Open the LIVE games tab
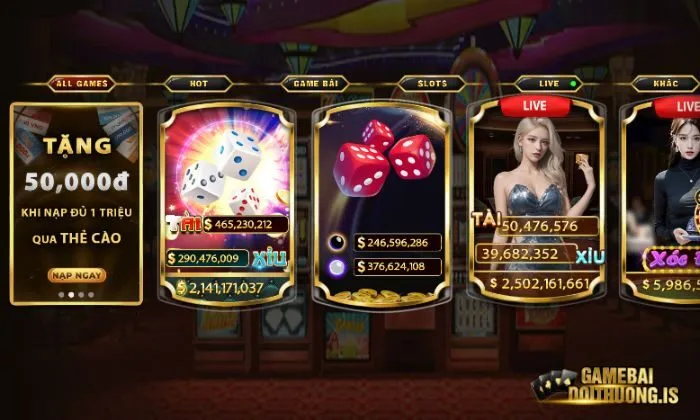The image size is (700, 420). point(547,84)
